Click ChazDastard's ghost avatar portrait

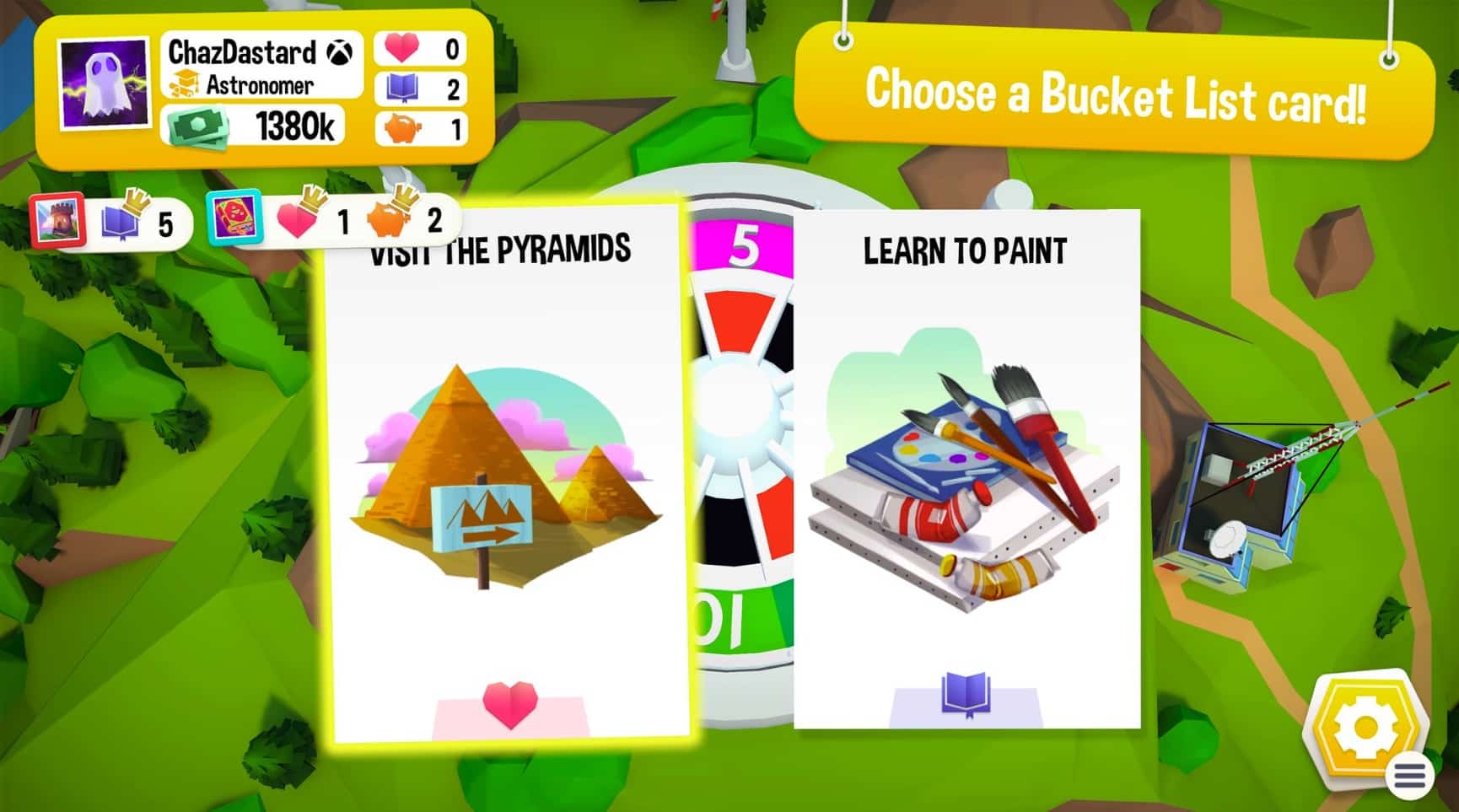pos(102,84)
